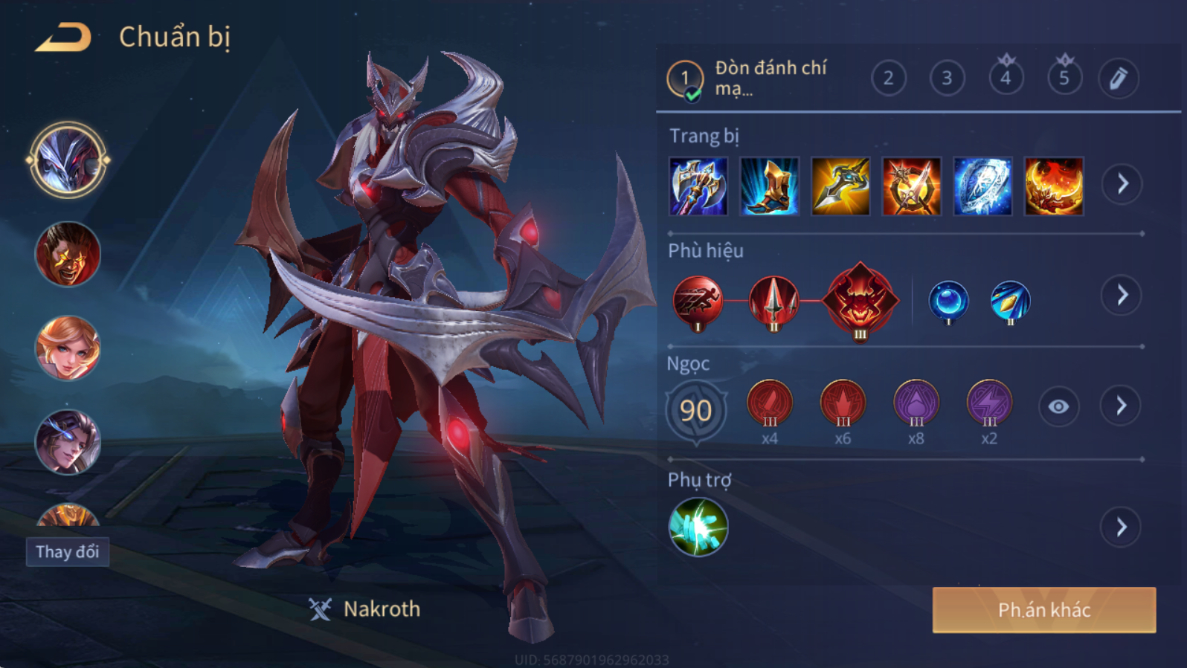Open the Ngọc rune section arrow
This screenshot has height=668, width=1187.
1122,405
